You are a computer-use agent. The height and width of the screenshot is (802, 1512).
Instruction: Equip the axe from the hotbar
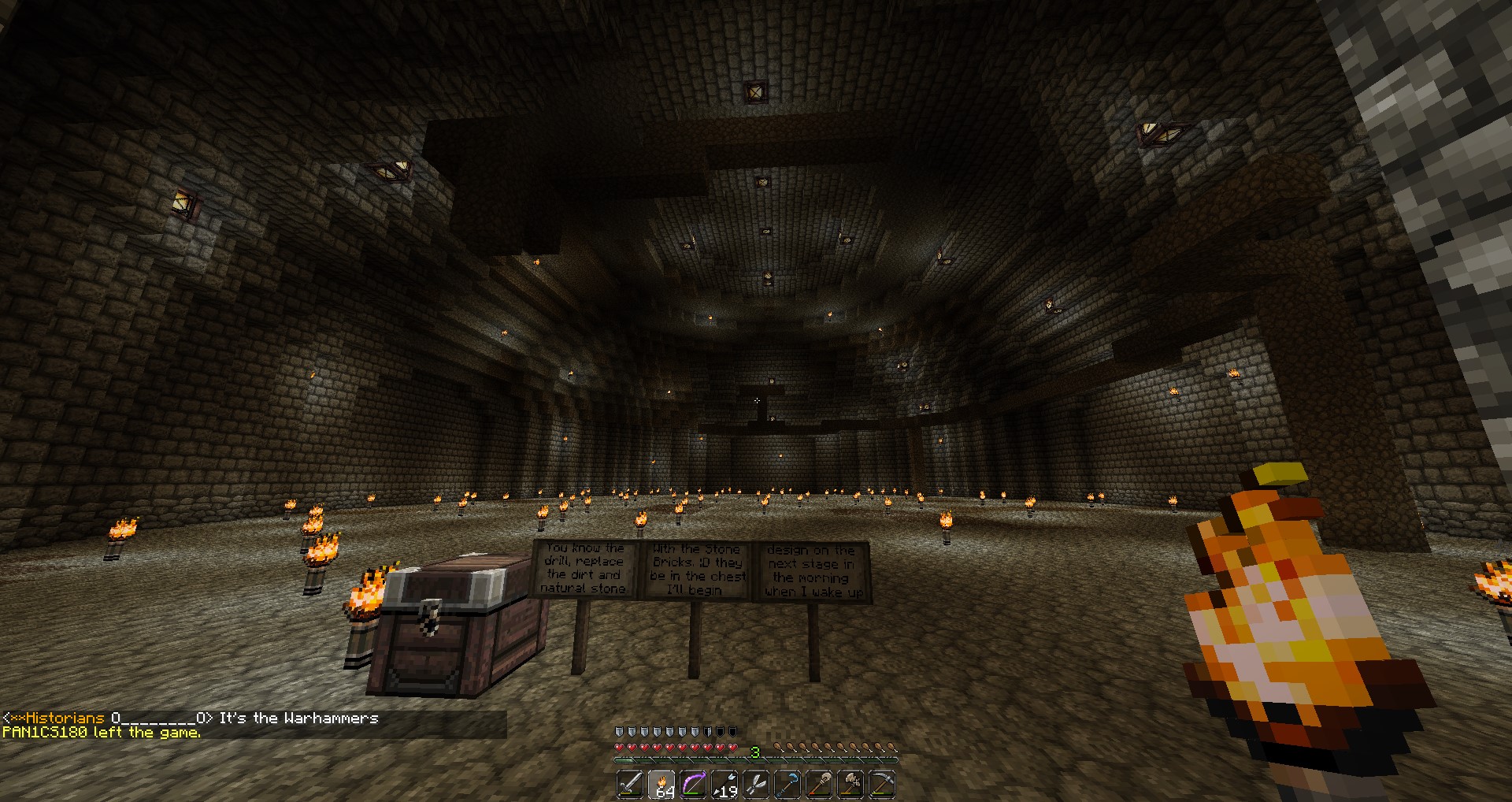point(850,785)
